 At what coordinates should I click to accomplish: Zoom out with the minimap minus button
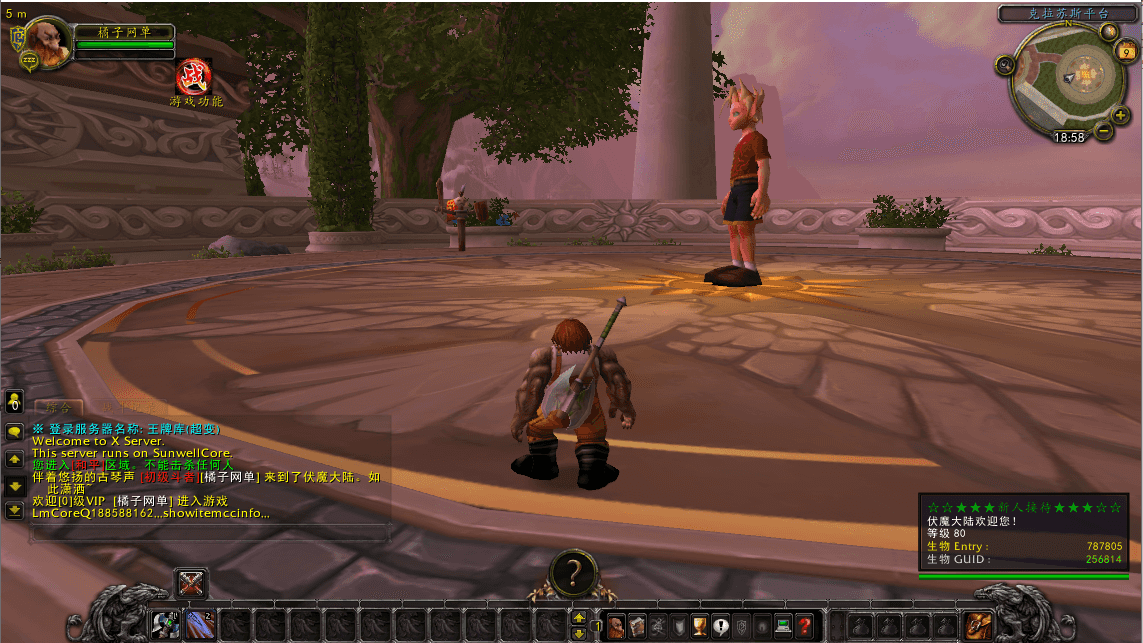point(1104,130)
